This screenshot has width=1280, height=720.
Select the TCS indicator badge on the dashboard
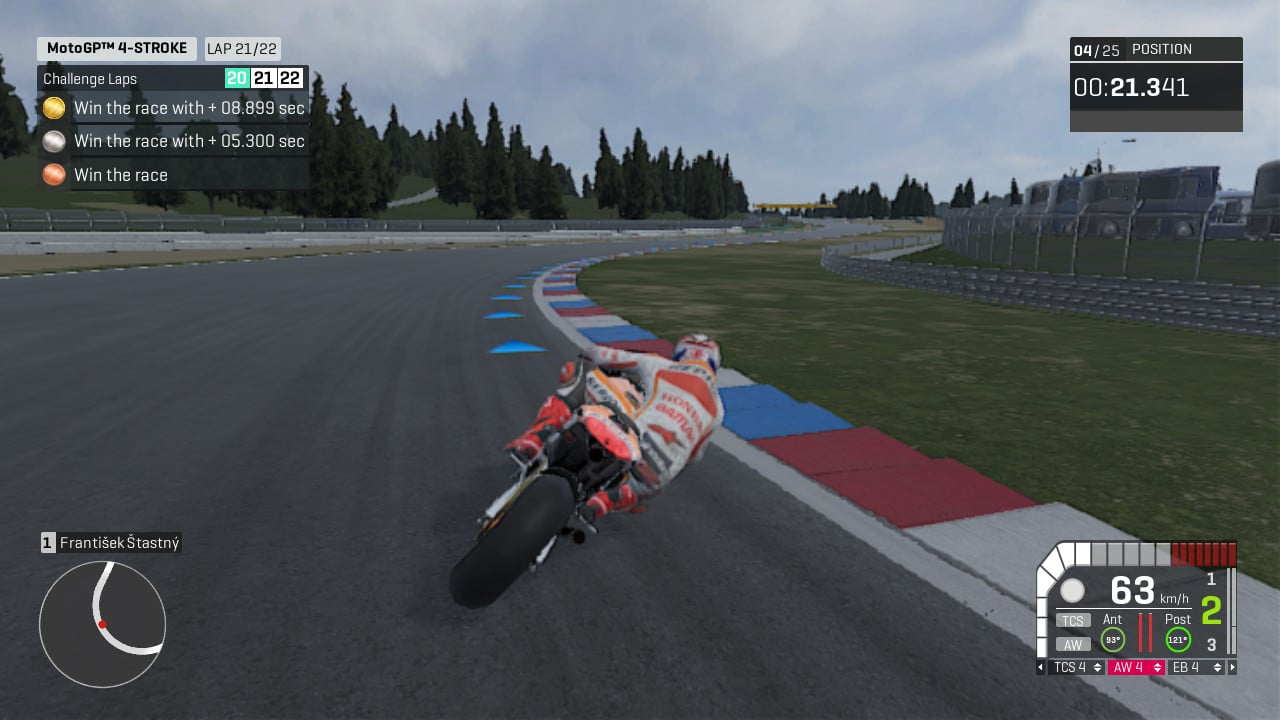click(x=1072, y=620)
